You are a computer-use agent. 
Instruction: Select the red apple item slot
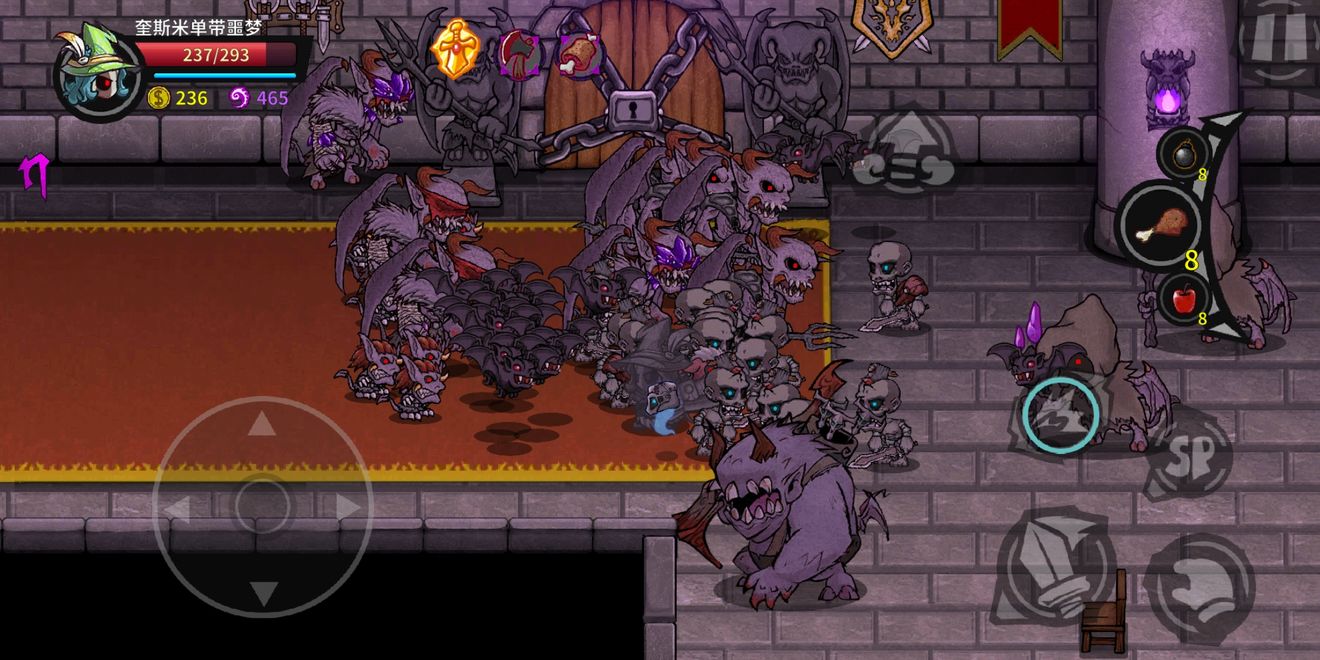click(1184, 298)
